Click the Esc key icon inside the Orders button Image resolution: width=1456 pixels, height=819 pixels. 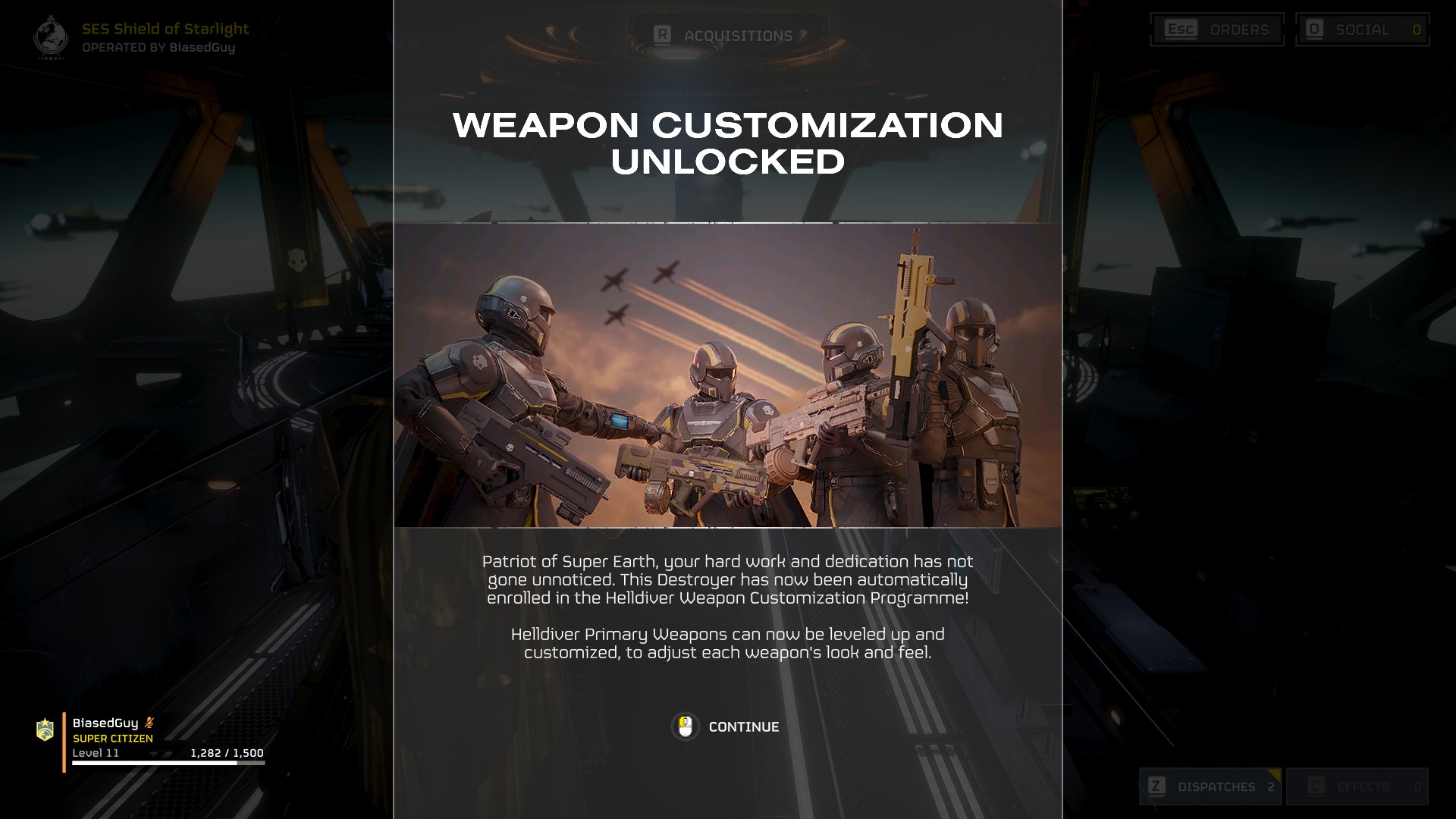click(x=1181, y=30)
